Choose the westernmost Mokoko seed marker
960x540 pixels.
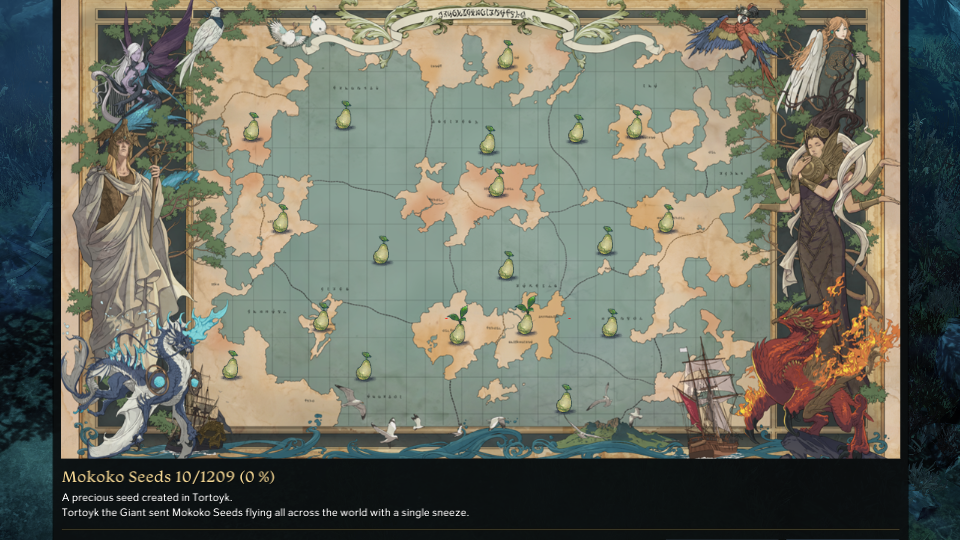coord(230,366)
